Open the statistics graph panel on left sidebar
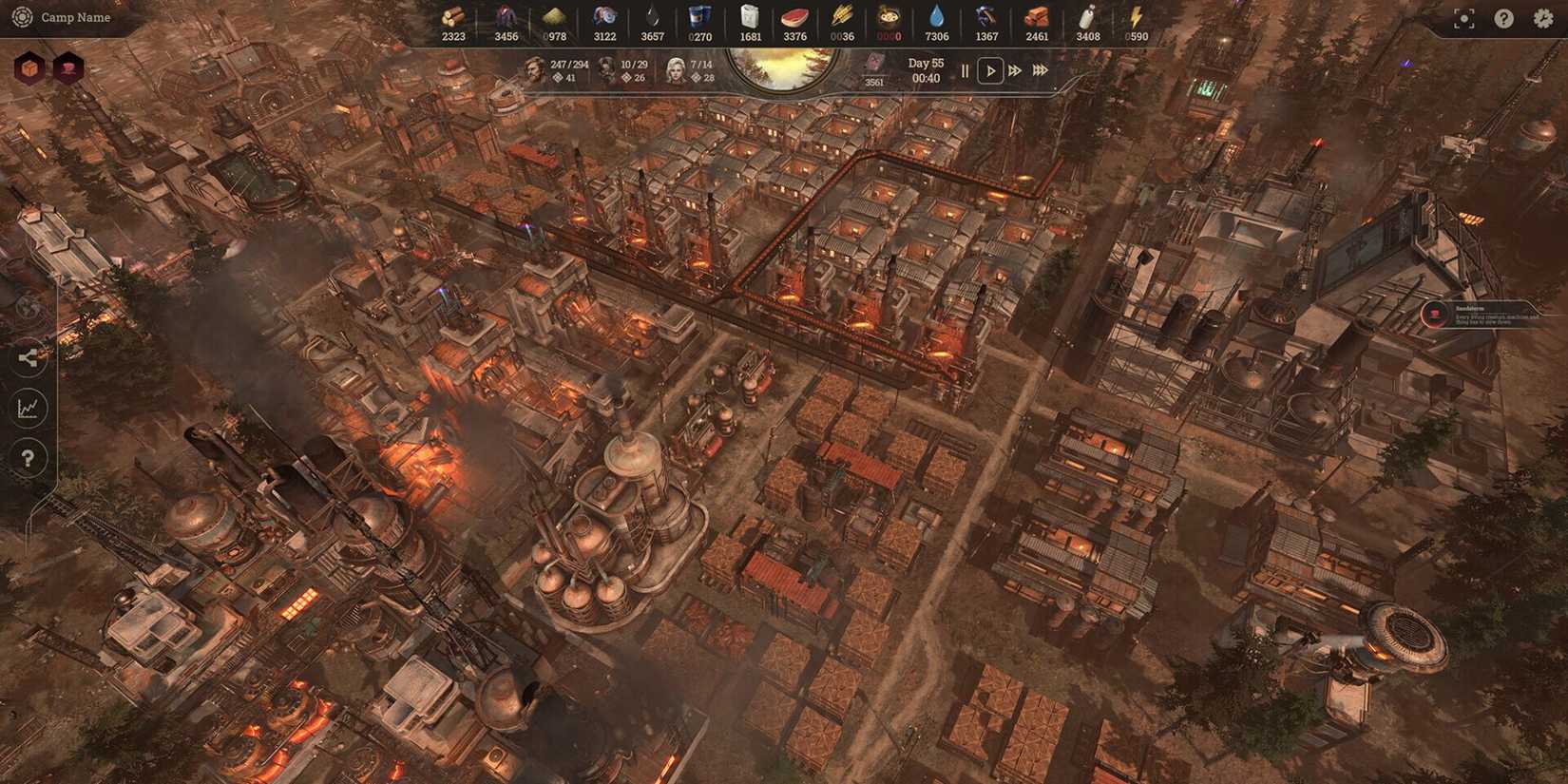Screen dimensions: 1568x784 [29, 409]
